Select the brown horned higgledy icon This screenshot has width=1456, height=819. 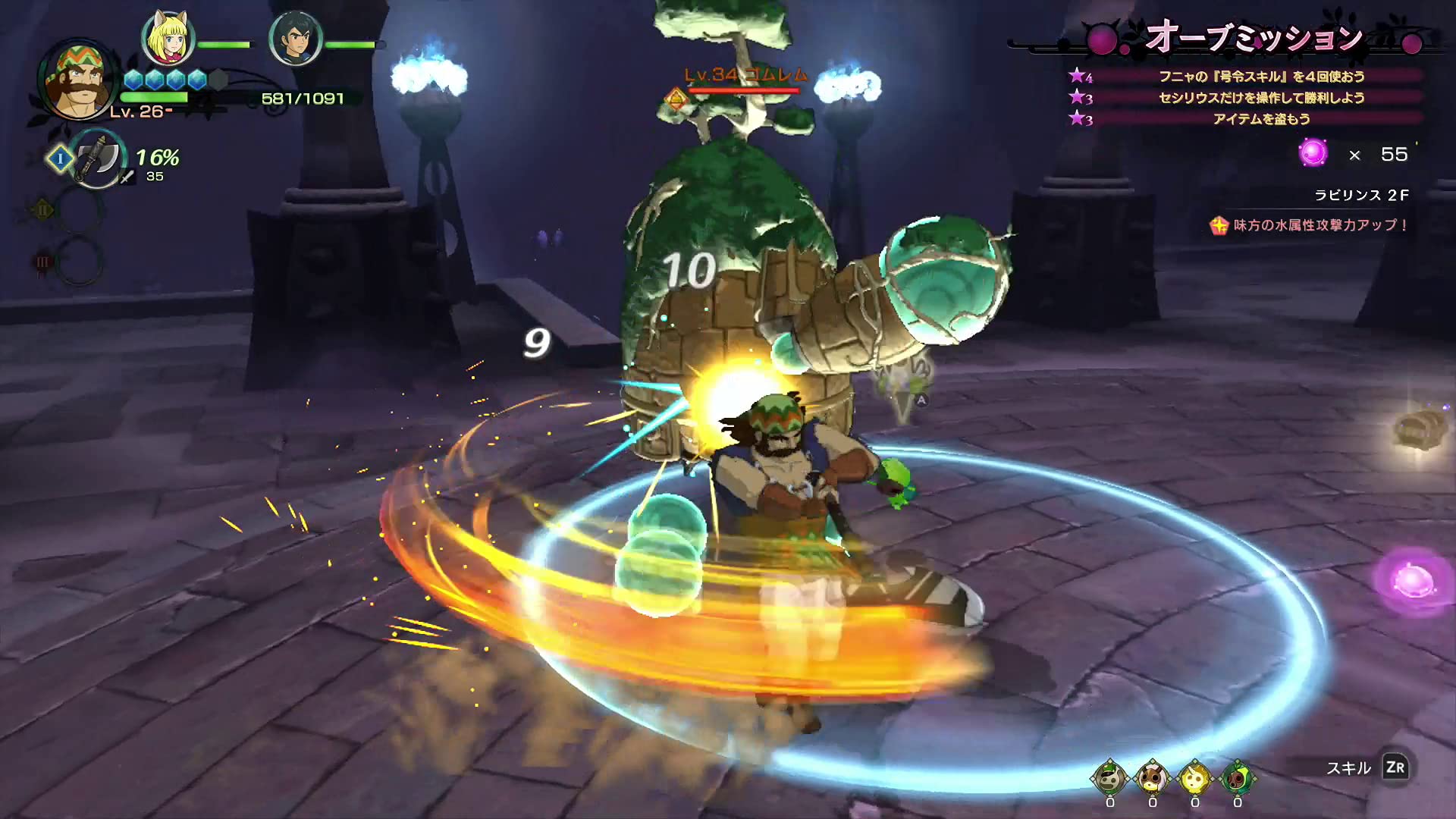pos(1152,777)
